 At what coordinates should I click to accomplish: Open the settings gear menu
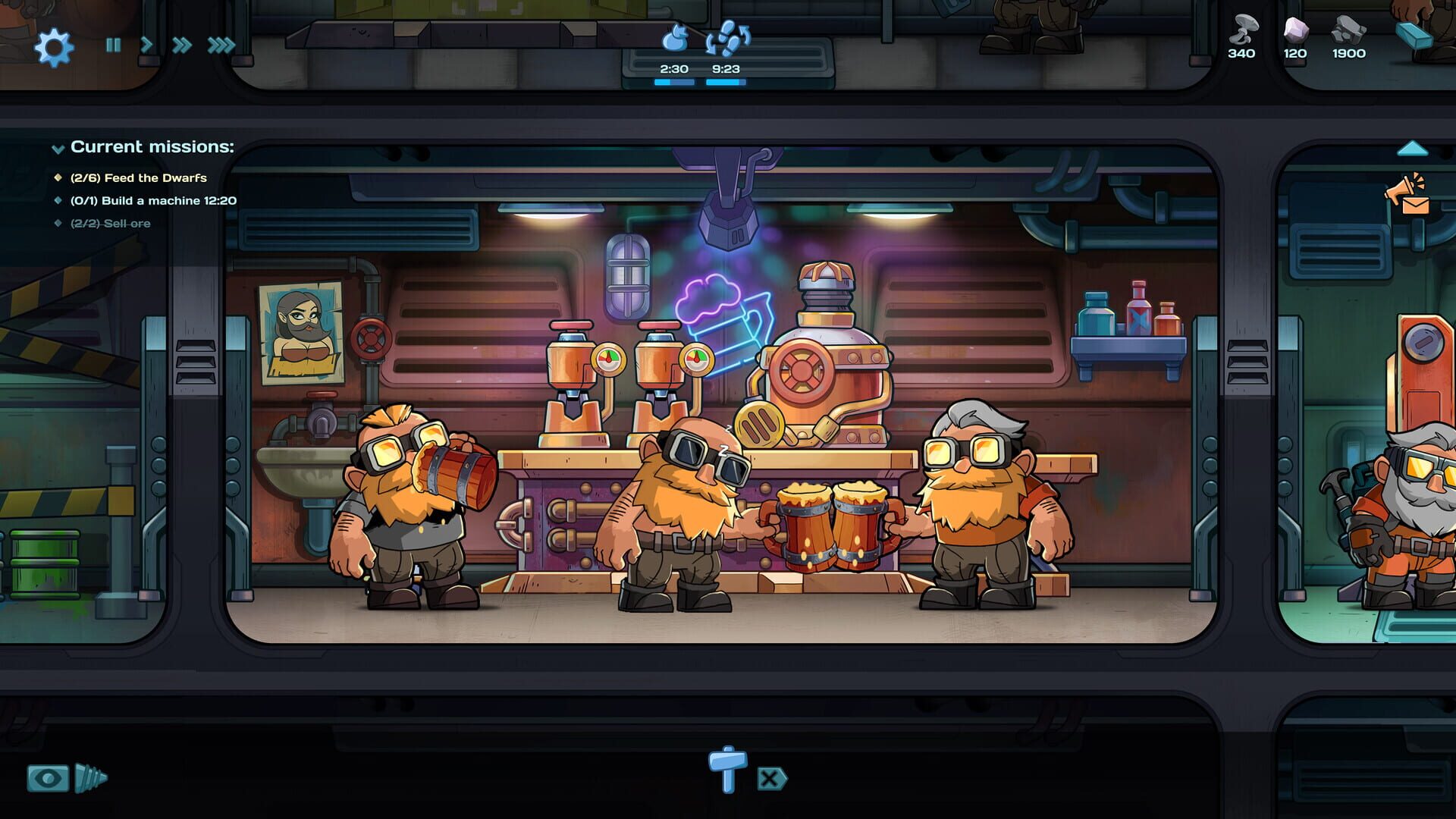(53, 45)
